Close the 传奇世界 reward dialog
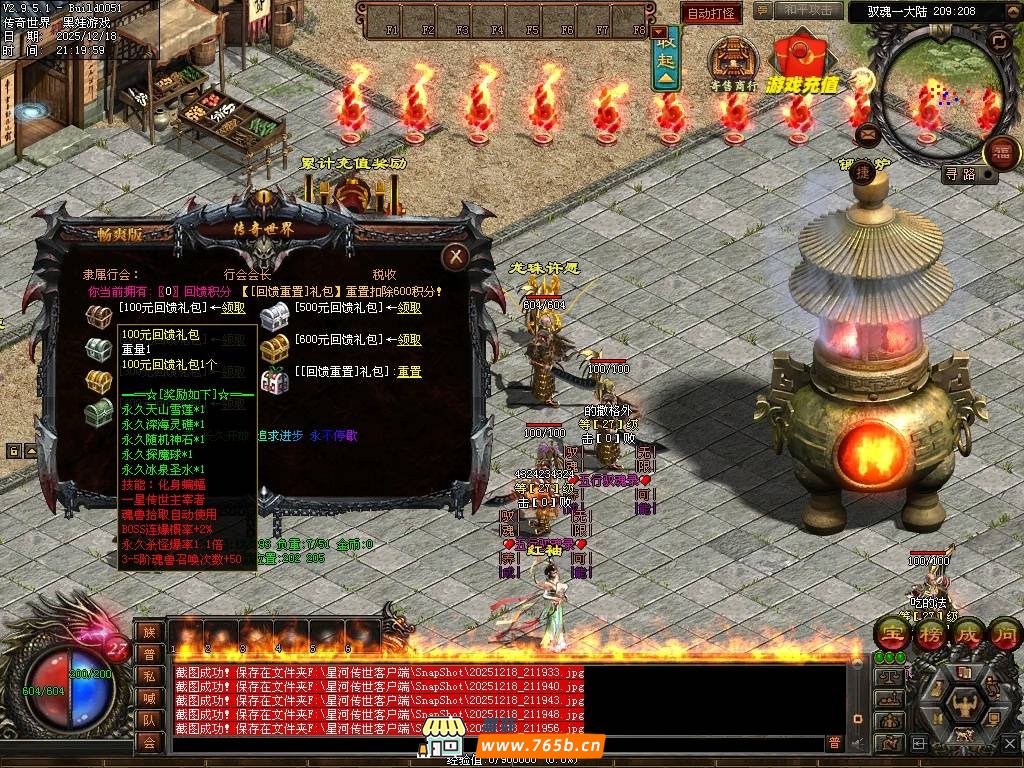Screen dimensions: 1024x768 (456, 257)
